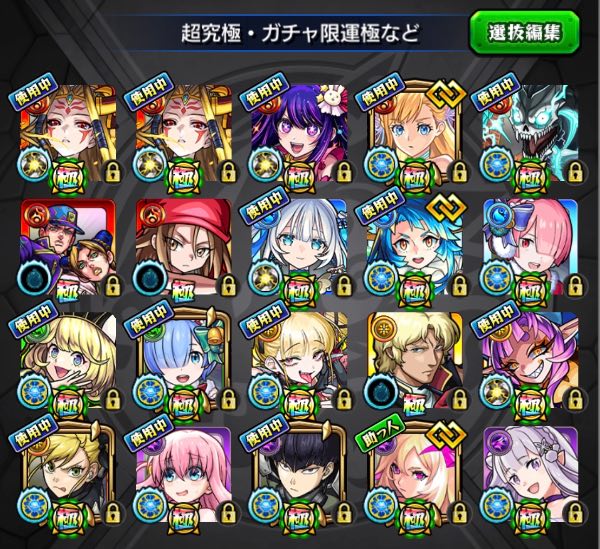Image resolution: width=600 pixels, height=549 pixels.
Task: Pick the character wearing a red bandana
Action: (177, 246)
